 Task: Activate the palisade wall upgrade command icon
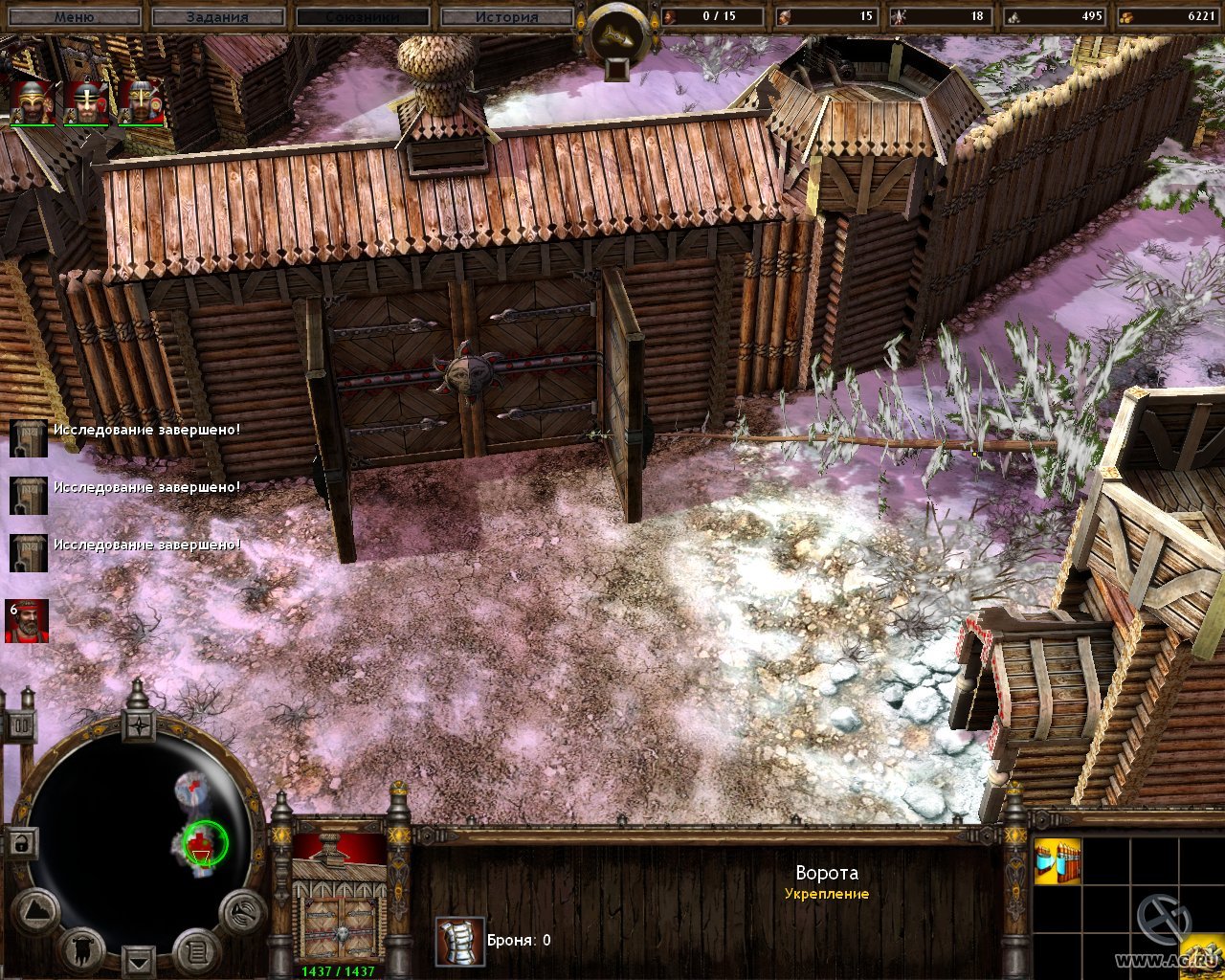(1058, 861)
